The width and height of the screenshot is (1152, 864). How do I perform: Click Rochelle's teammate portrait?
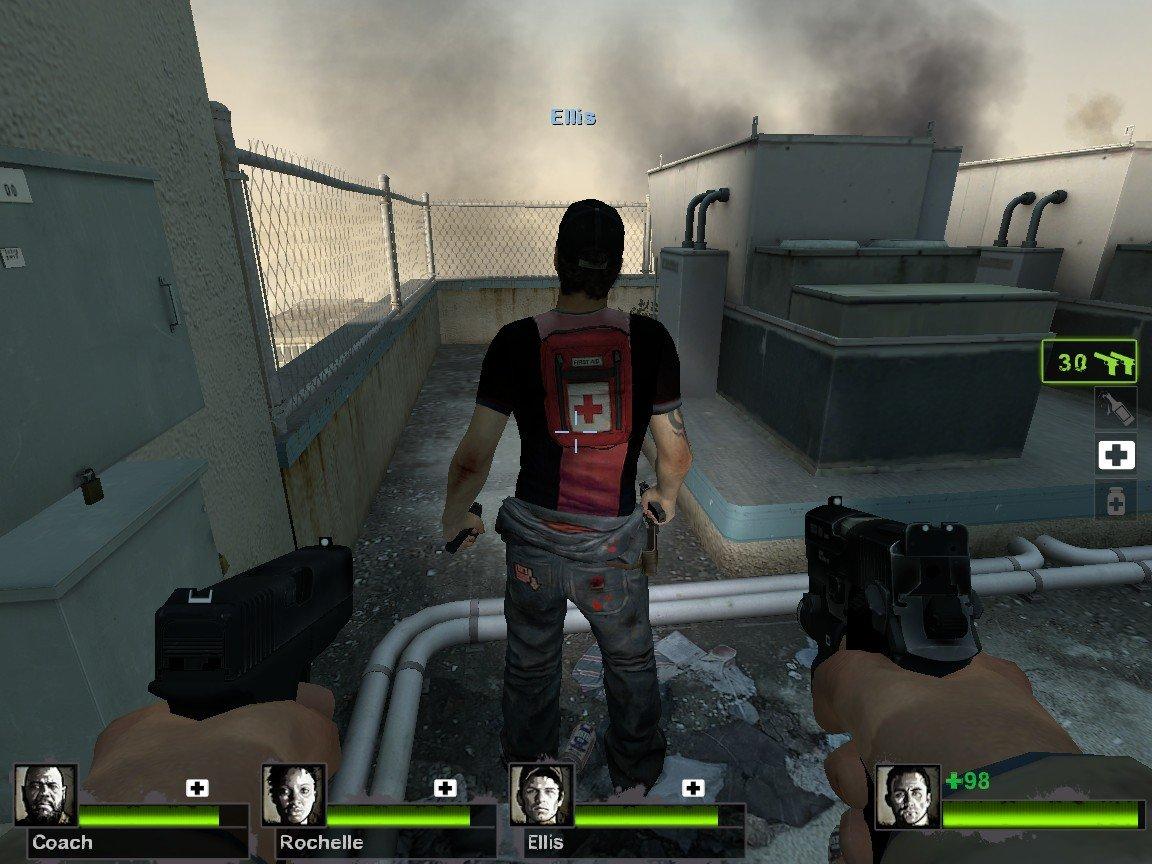point(292,795)
